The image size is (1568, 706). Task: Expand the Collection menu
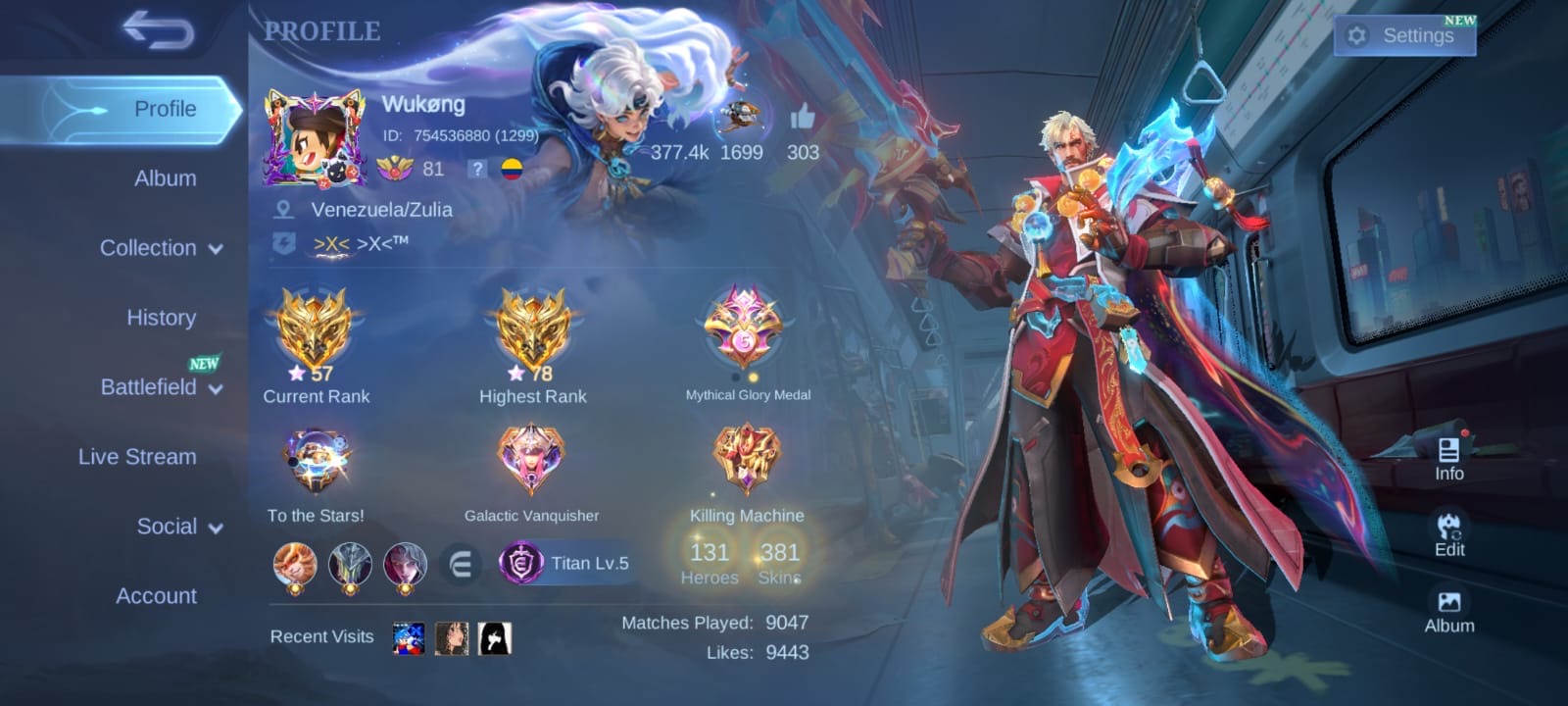point(161,248)
